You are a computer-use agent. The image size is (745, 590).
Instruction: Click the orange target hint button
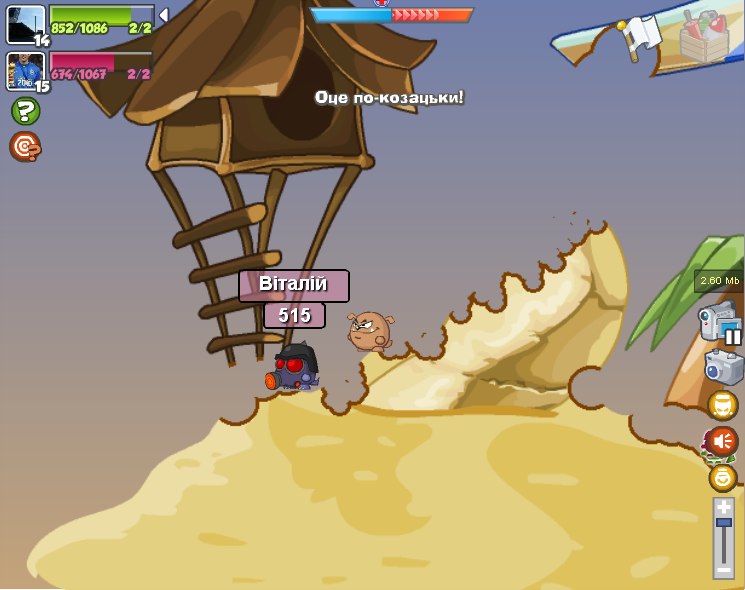click(x=25, y=147)
